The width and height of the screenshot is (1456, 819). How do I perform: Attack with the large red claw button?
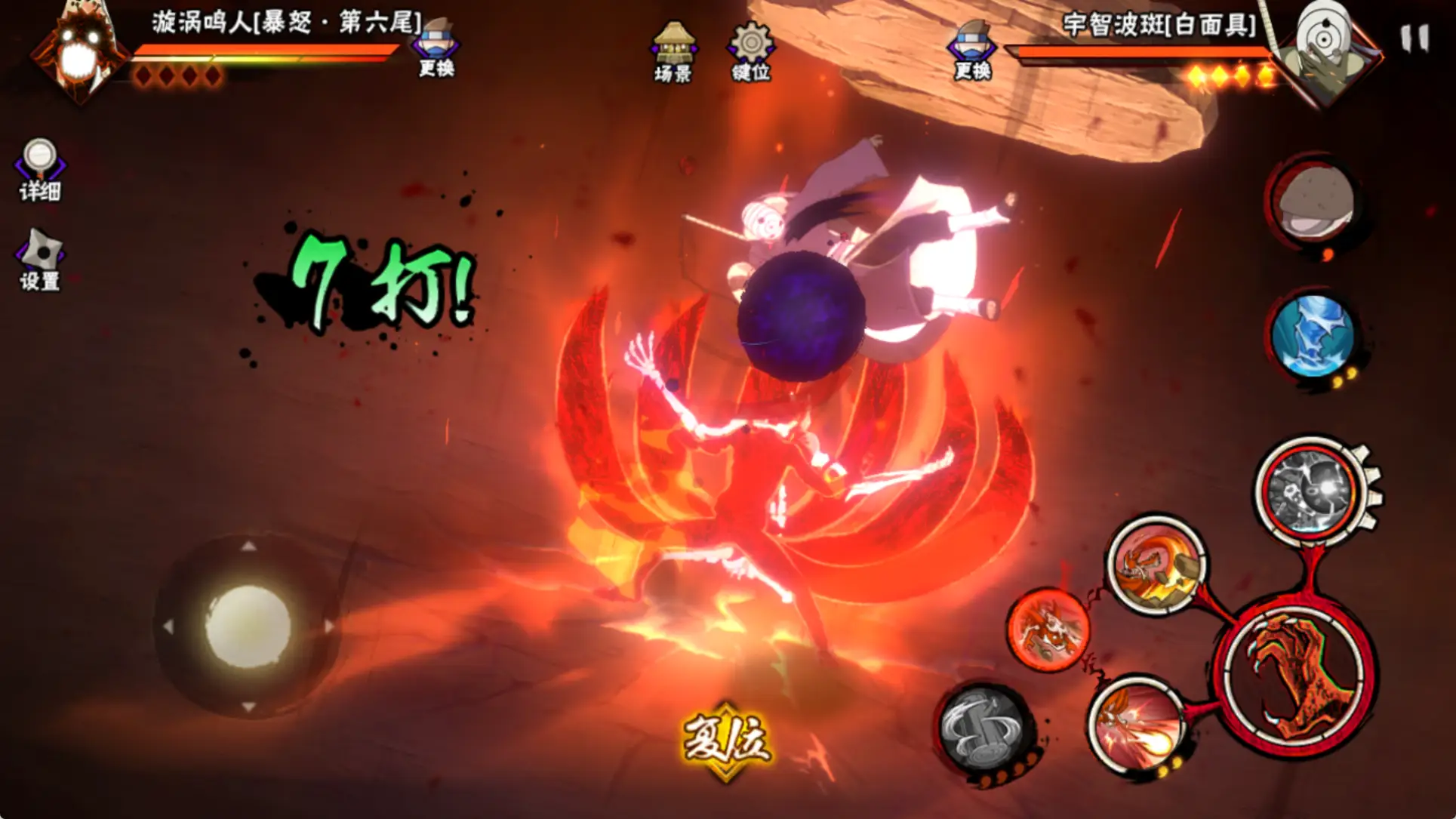[1295, 676]
